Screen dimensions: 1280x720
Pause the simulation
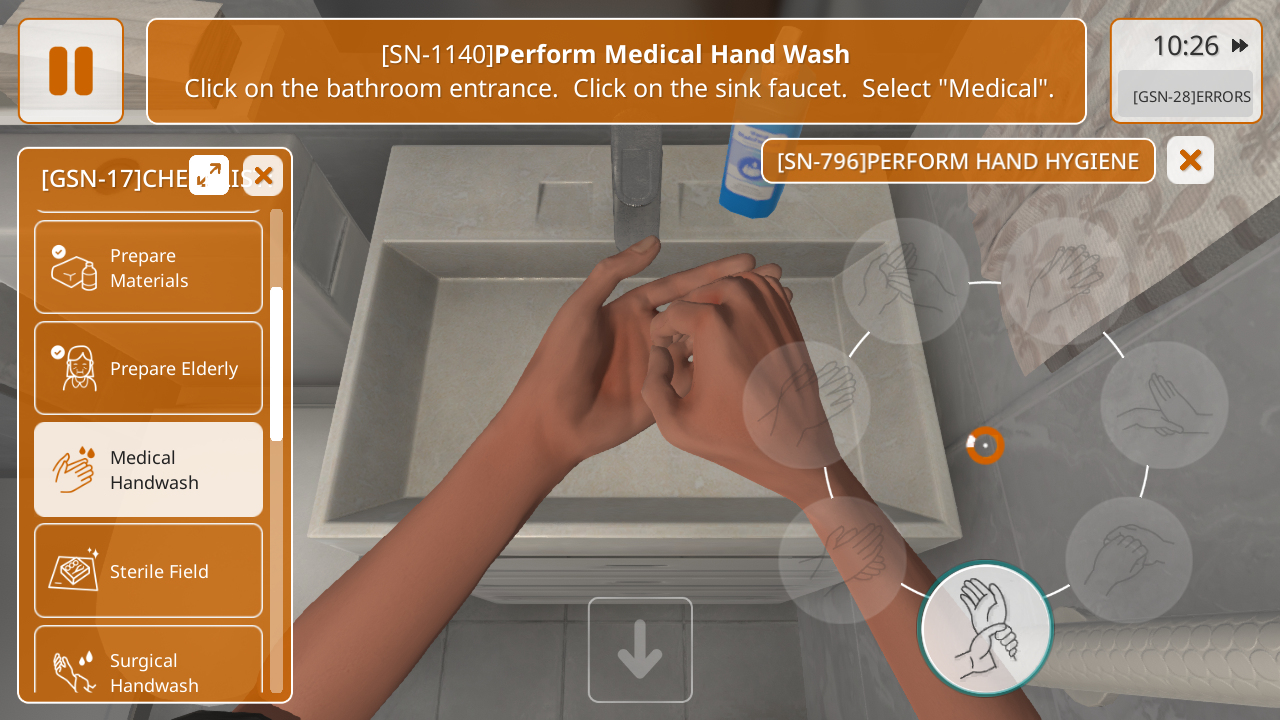(71, 71)
